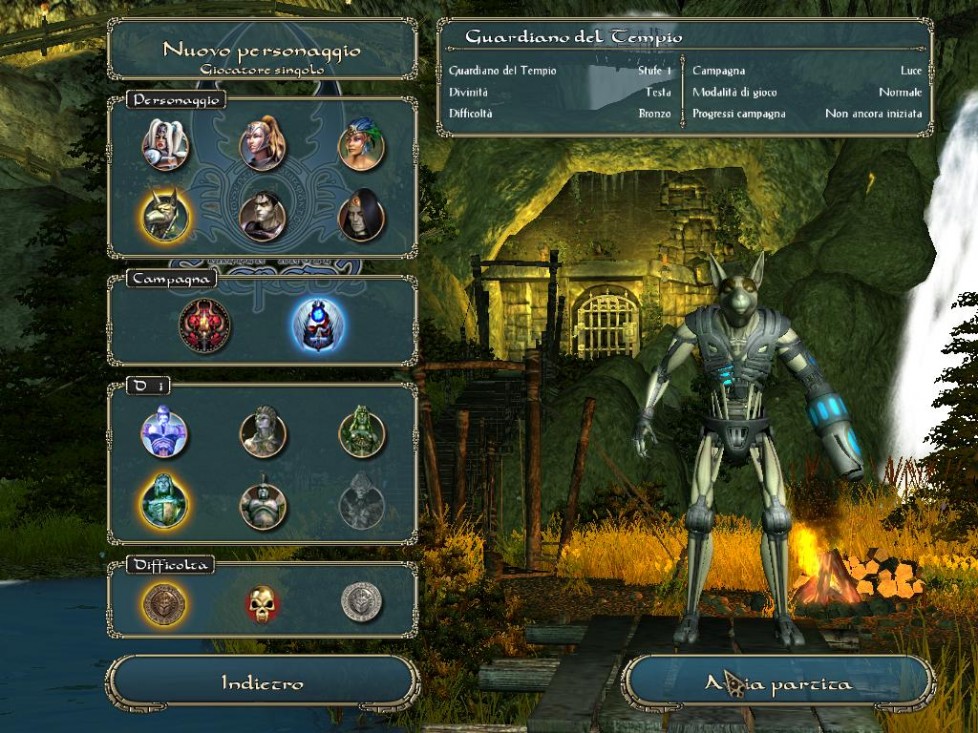Set difficulty to the bronze medallion
The width and height of the screenshot is (978, 733).
click(164, 602)
